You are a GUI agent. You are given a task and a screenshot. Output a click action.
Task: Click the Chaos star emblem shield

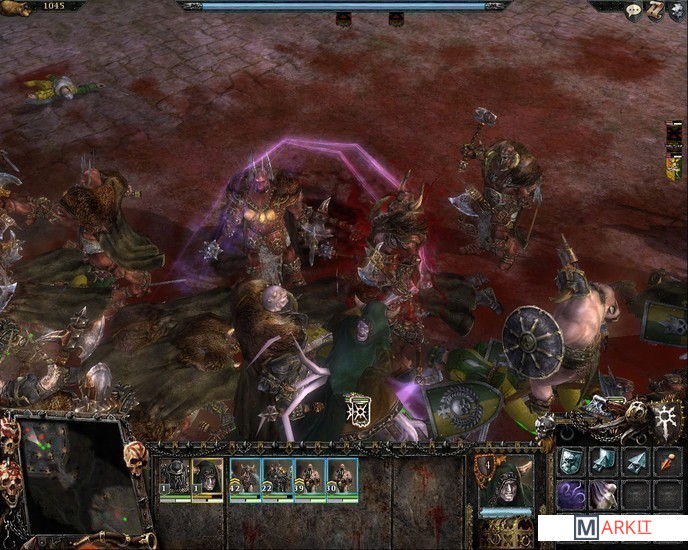[664, 415]
